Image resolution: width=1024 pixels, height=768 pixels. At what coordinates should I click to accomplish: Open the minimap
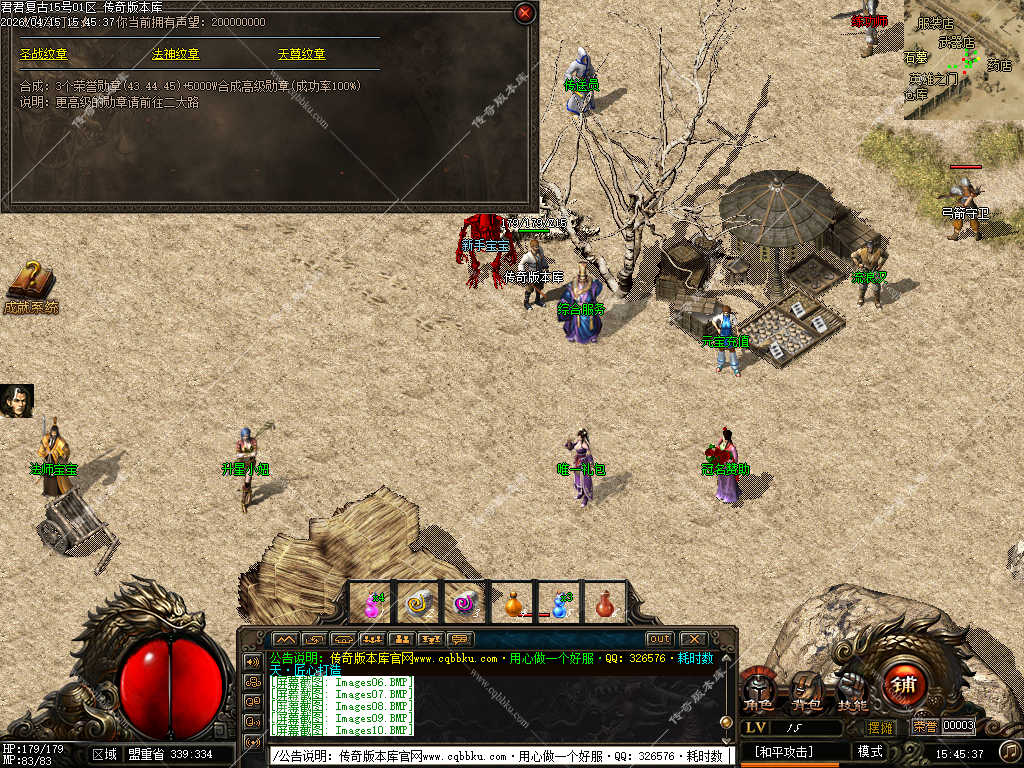[x=963, y=59]
